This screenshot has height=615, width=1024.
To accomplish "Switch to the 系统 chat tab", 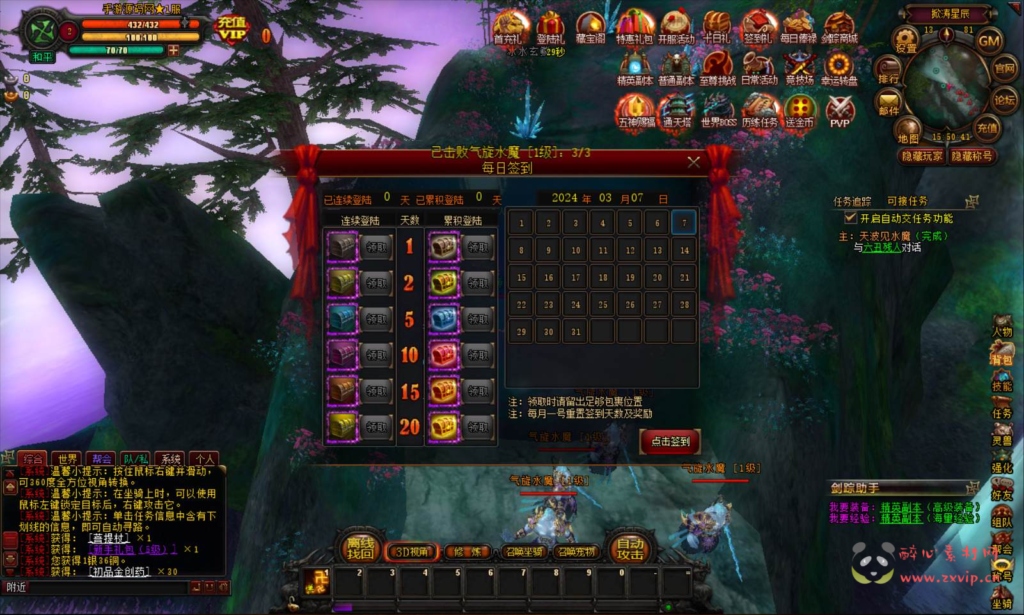I will coord(171,459).
